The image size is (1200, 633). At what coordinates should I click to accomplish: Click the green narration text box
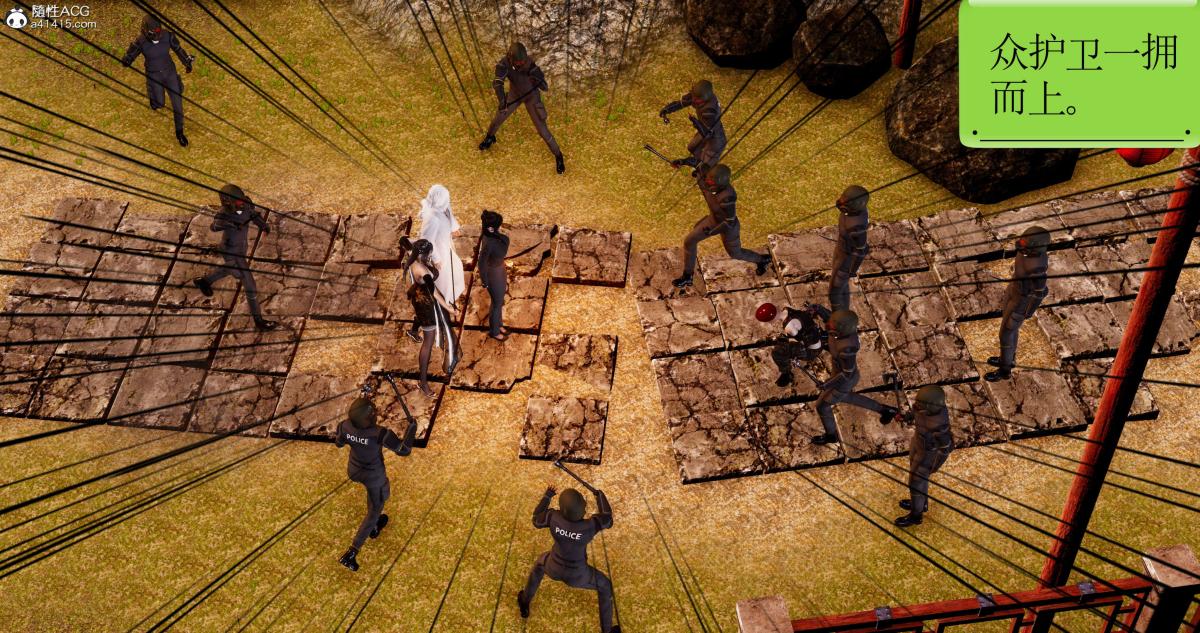1078,72
